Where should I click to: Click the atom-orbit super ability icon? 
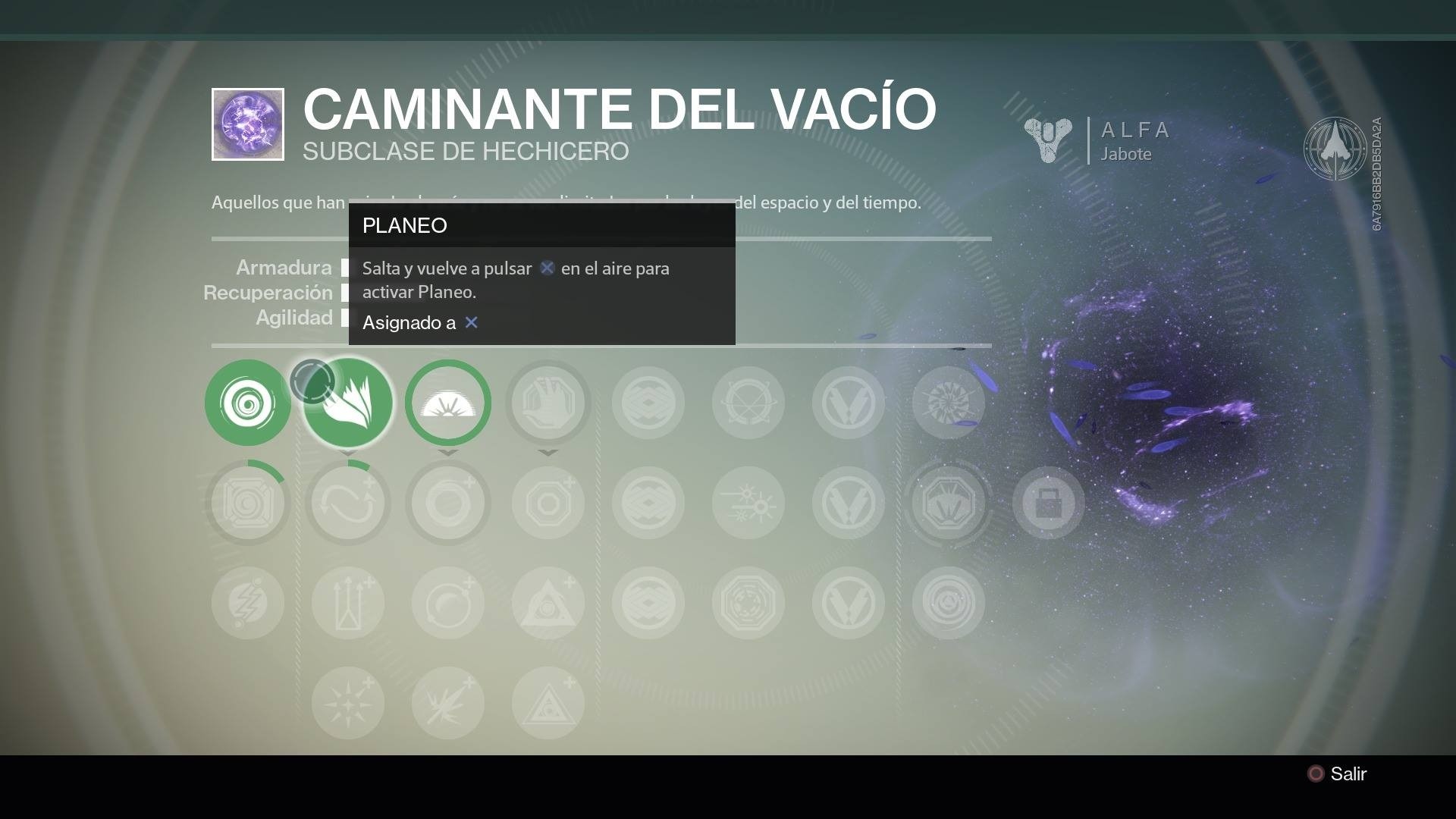tap(748, 403)
